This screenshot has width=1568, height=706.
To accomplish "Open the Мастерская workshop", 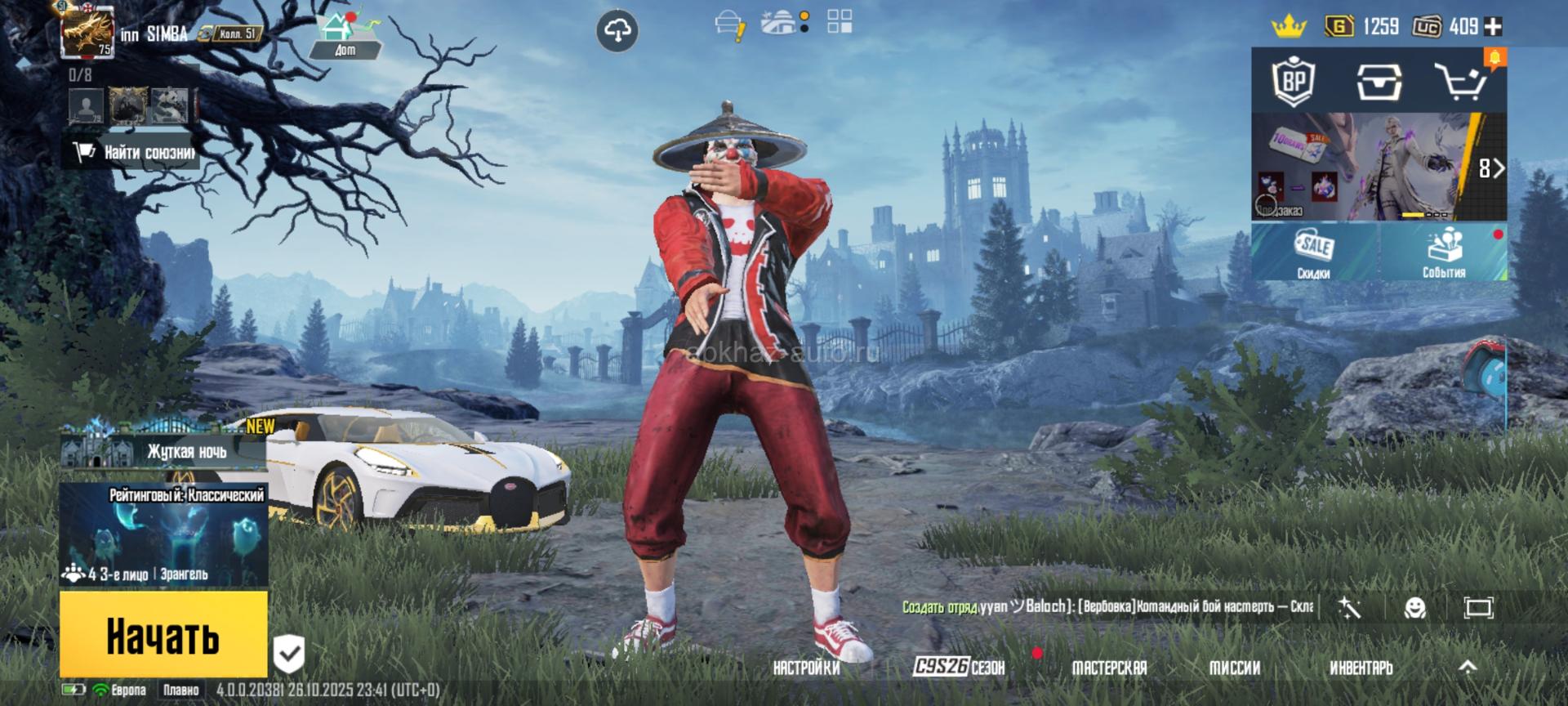I will [x=1109, y=668].
